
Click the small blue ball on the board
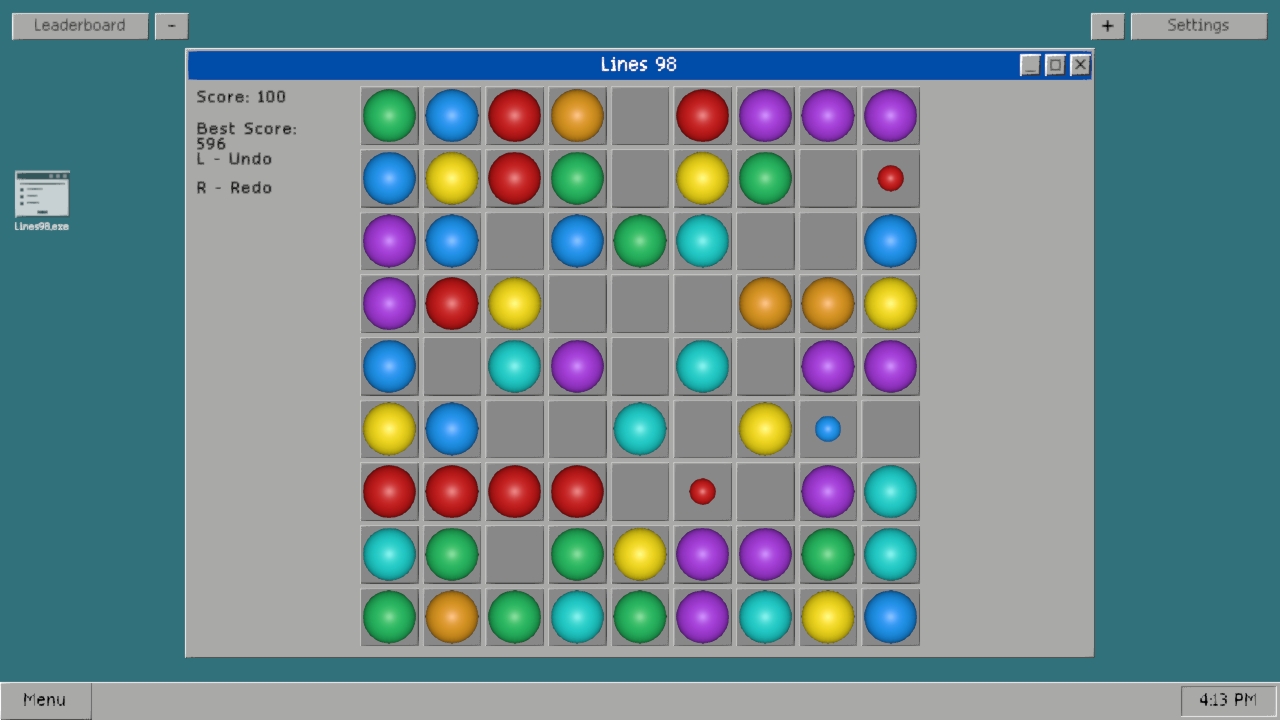click(827, 429)
